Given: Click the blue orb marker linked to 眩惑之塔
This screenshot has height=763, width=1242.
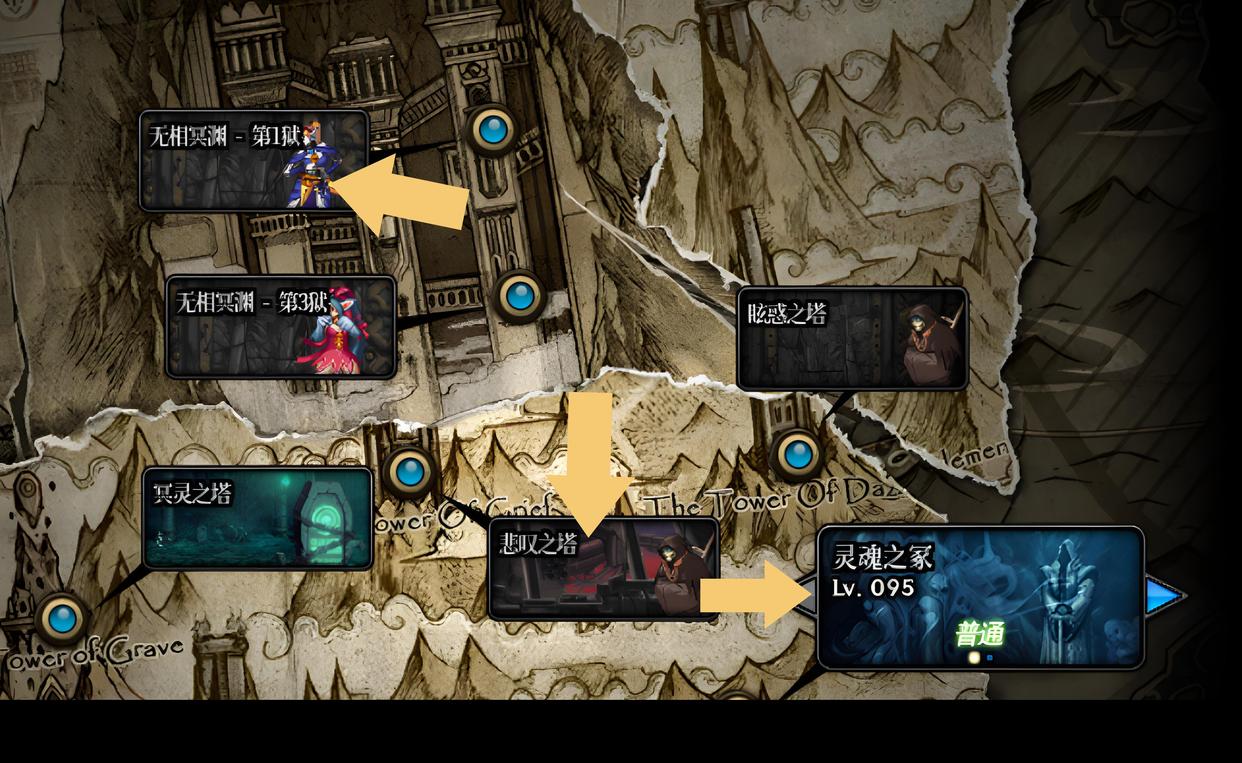Looking at the screenshot, I should coord(797,454).
